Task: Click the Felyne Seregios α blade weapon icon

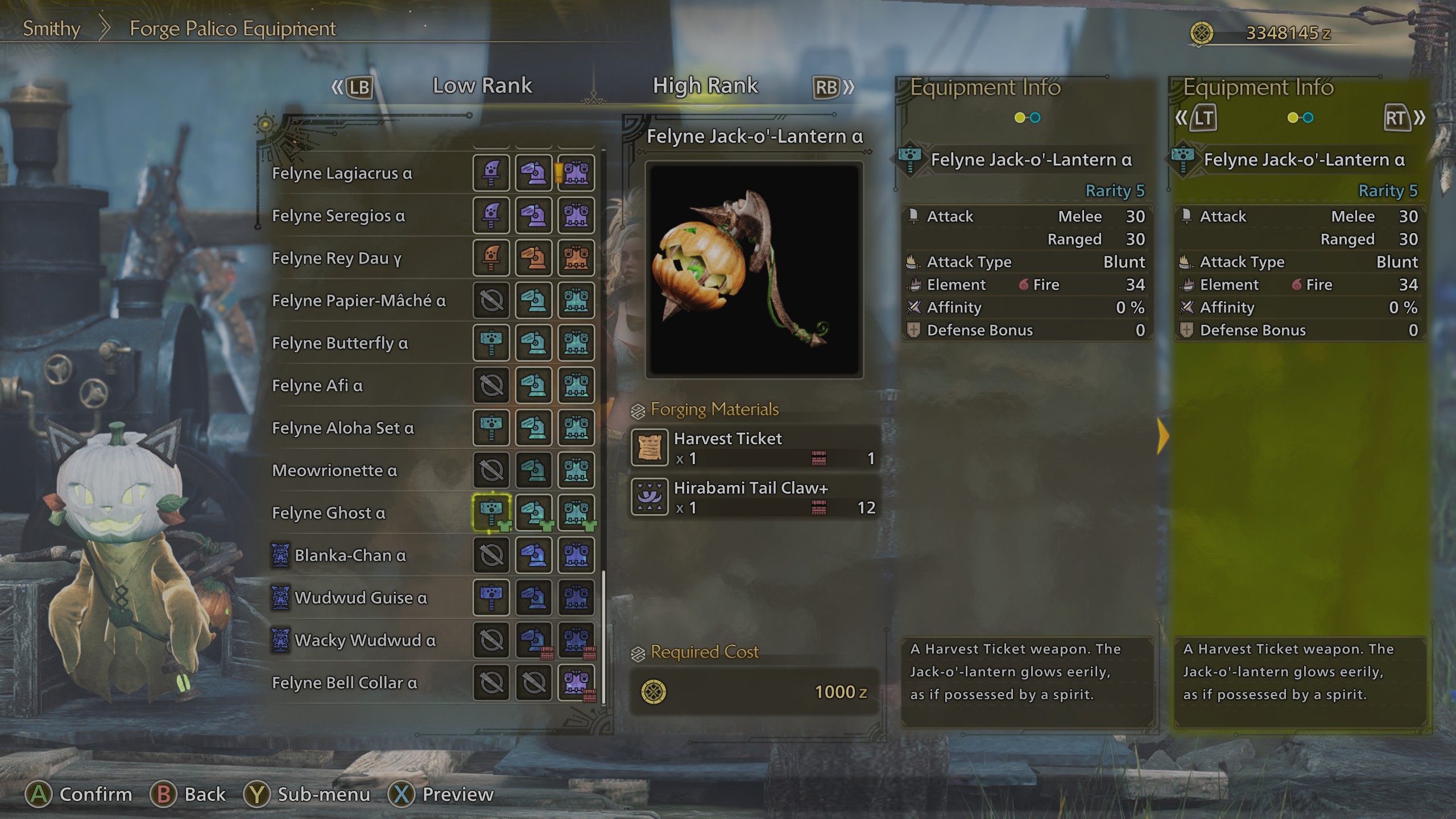Action: (491, 216)
